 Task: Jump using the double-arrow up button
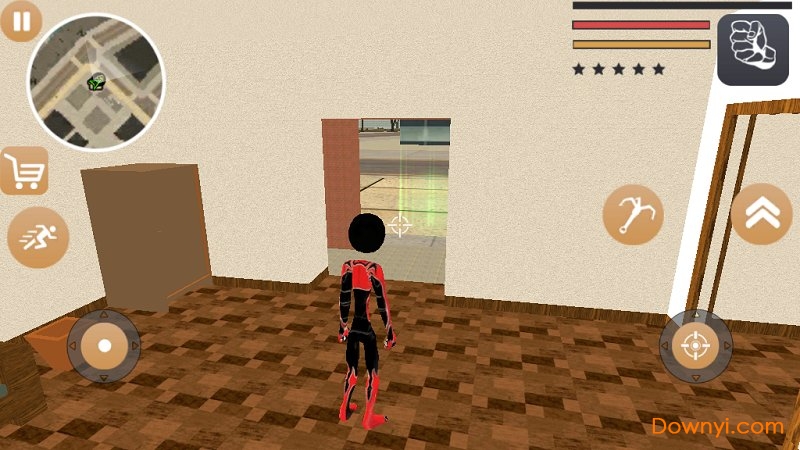(760, 214)
